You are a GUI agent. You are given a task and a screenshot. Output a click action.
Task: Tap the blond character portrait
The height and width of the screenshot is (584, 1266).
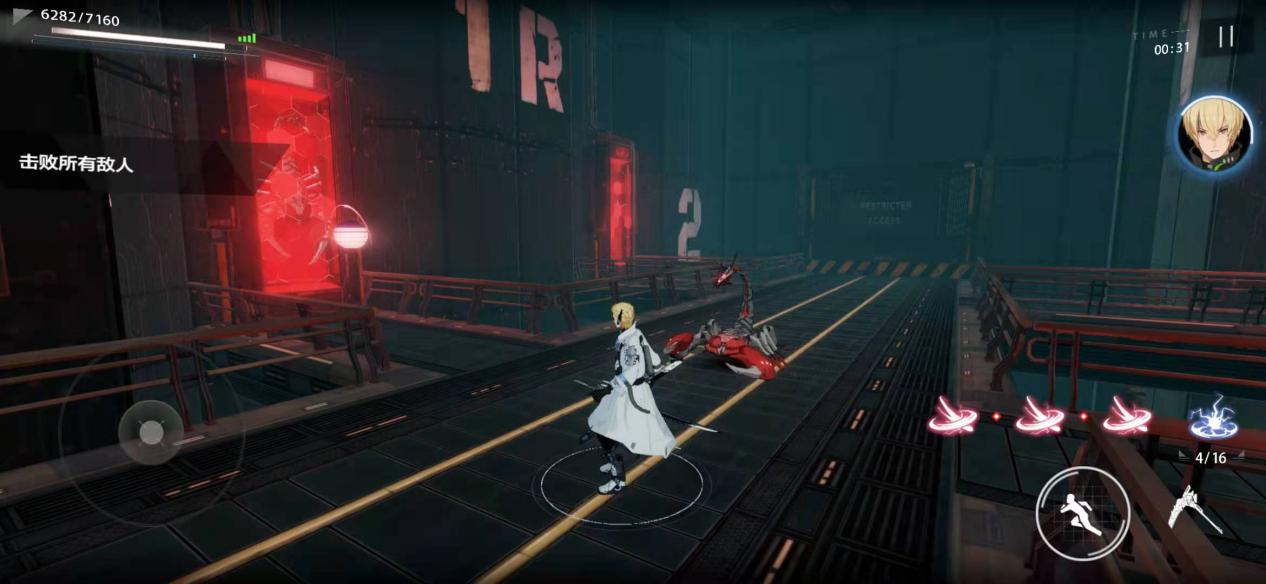(x=1215, y=135)
